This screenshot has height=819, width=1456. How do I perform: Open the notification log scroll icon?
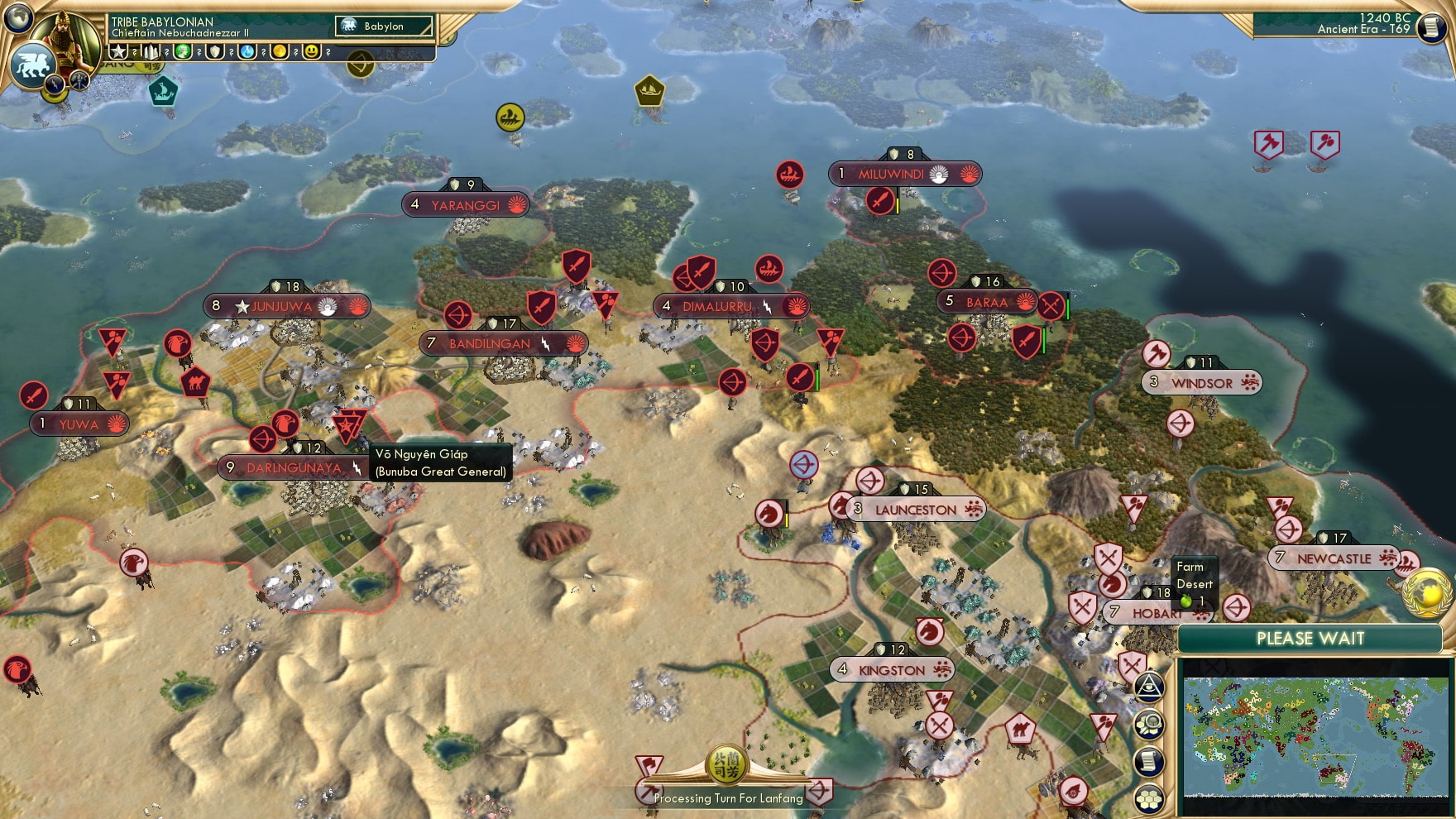1149,759
